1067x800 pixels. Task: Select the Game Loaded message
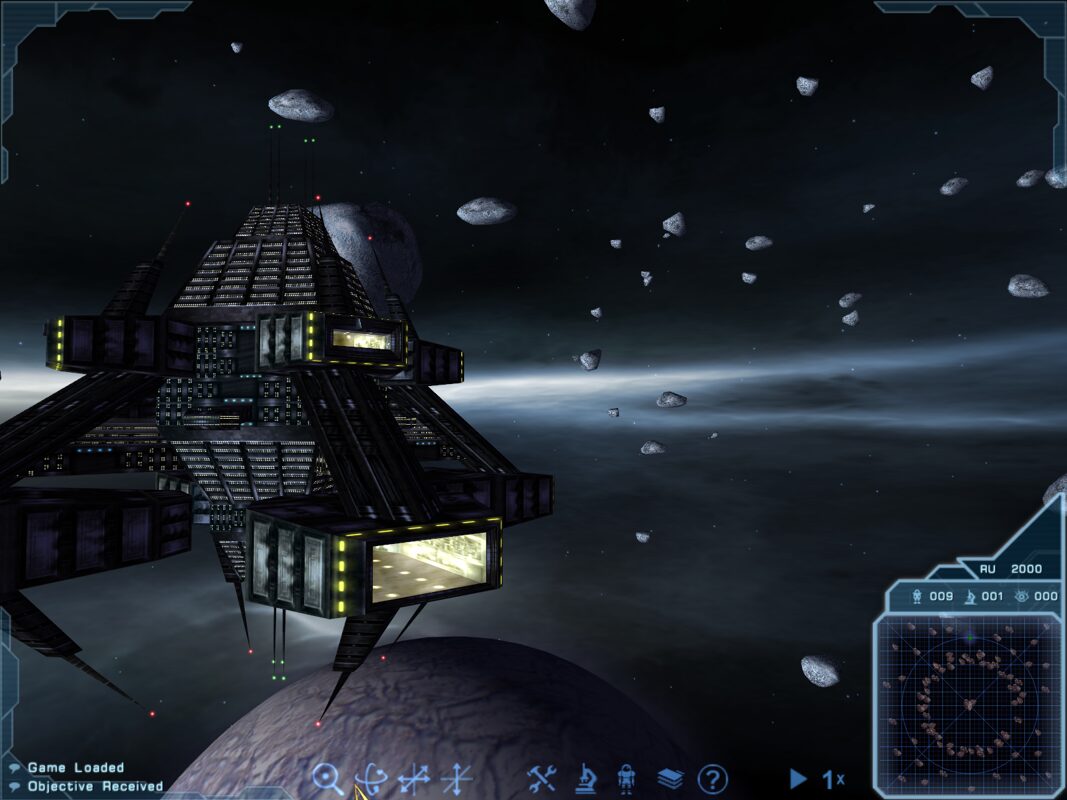(x=76, y=768)
